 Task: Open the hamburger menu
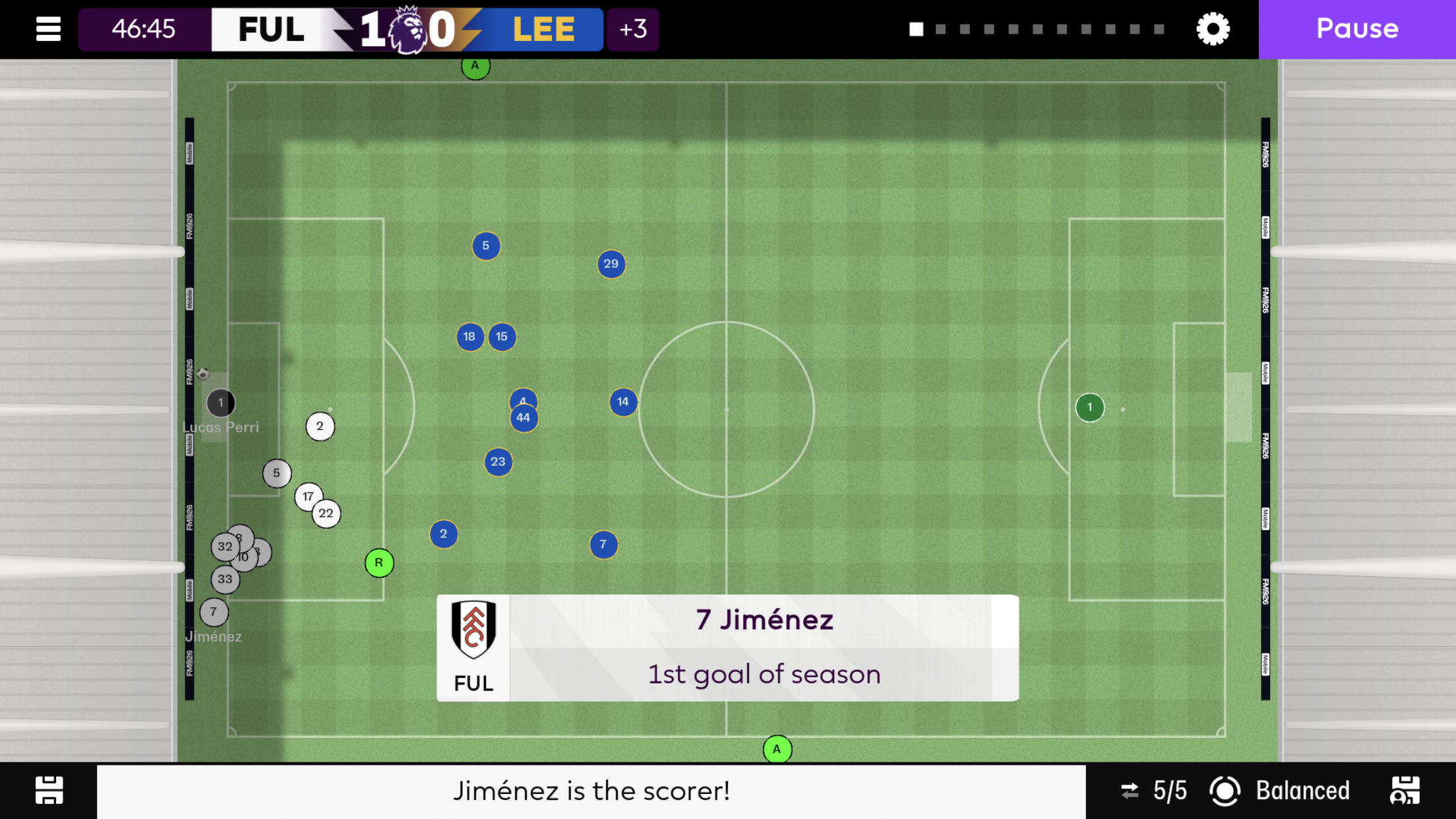(47, 29)
